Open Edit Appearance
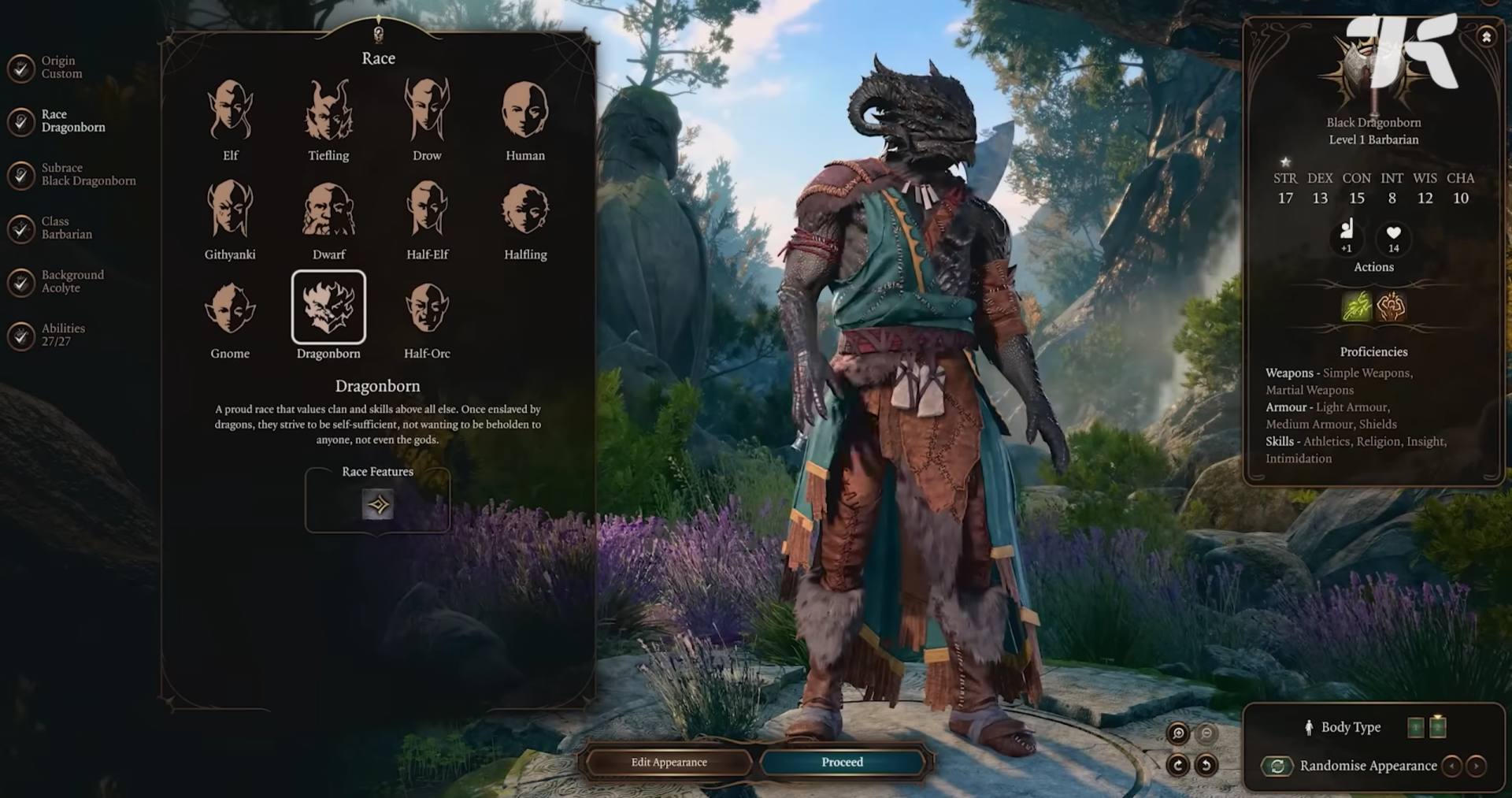 (x=669, y=762)
